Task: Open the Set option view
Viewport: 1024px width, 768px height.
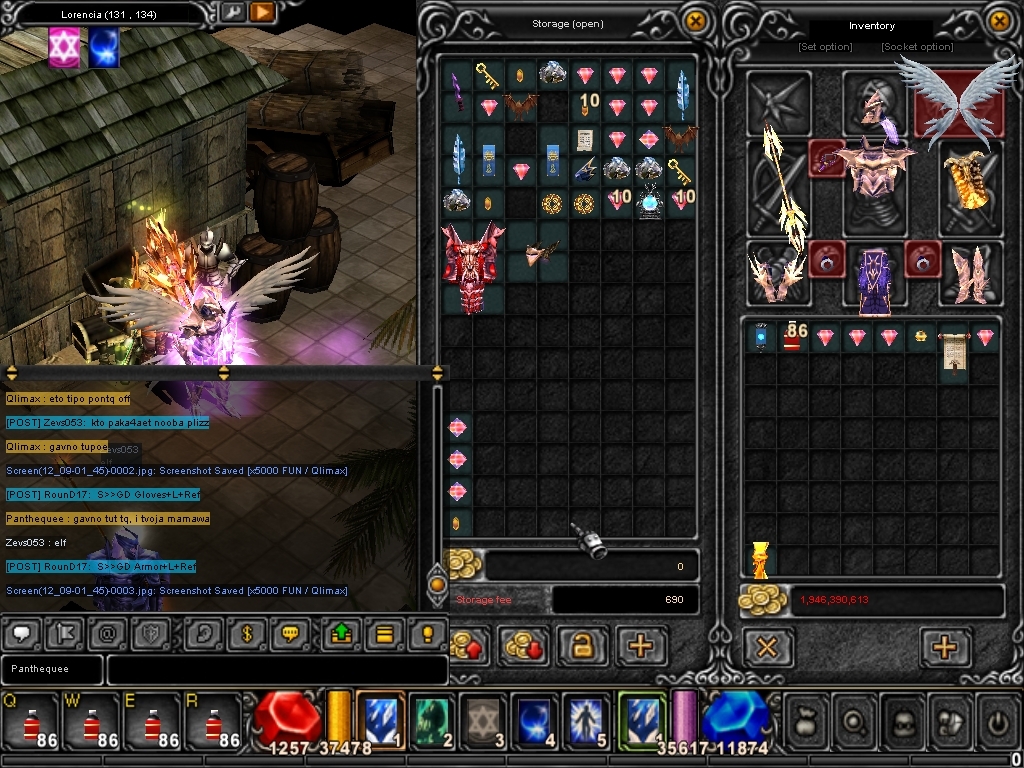Action: (x=825, y=47)
